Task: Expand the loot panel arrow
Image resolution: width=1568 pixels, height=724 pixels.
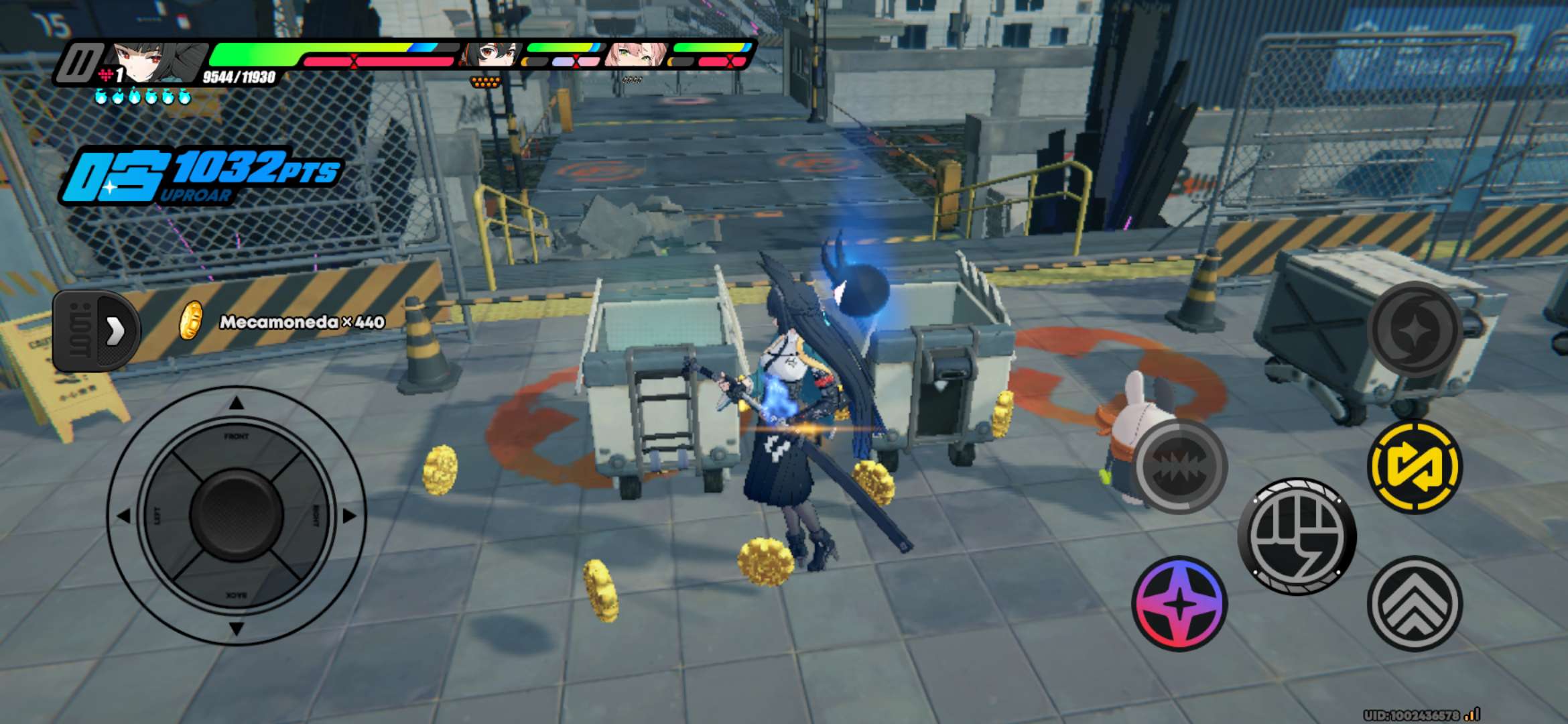Action: coord(115,330)
